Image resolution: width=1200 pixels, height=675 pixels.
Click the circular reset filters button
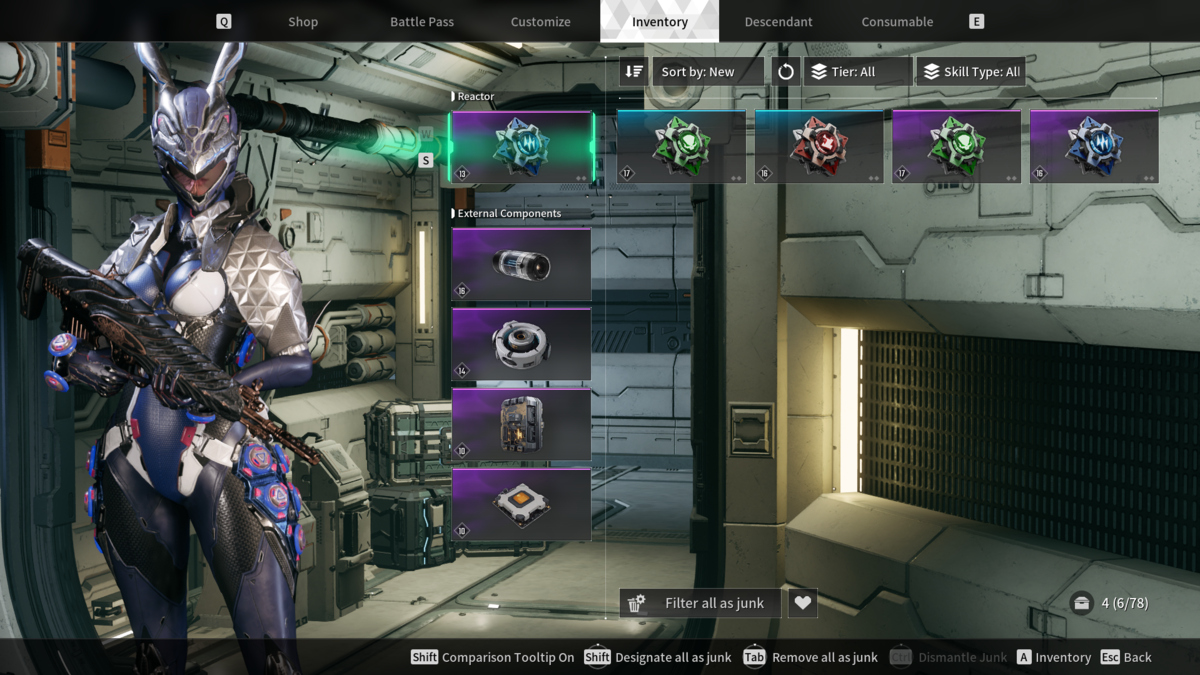pos(786,72)
